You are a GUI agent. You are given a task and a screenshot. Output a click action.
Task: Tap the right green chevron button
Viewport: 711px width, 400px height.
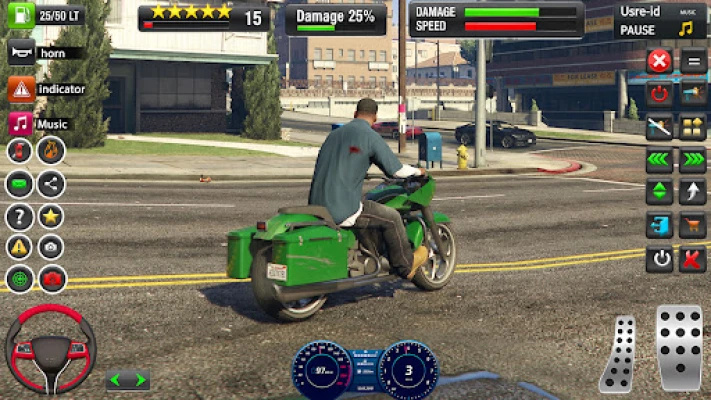693,159
